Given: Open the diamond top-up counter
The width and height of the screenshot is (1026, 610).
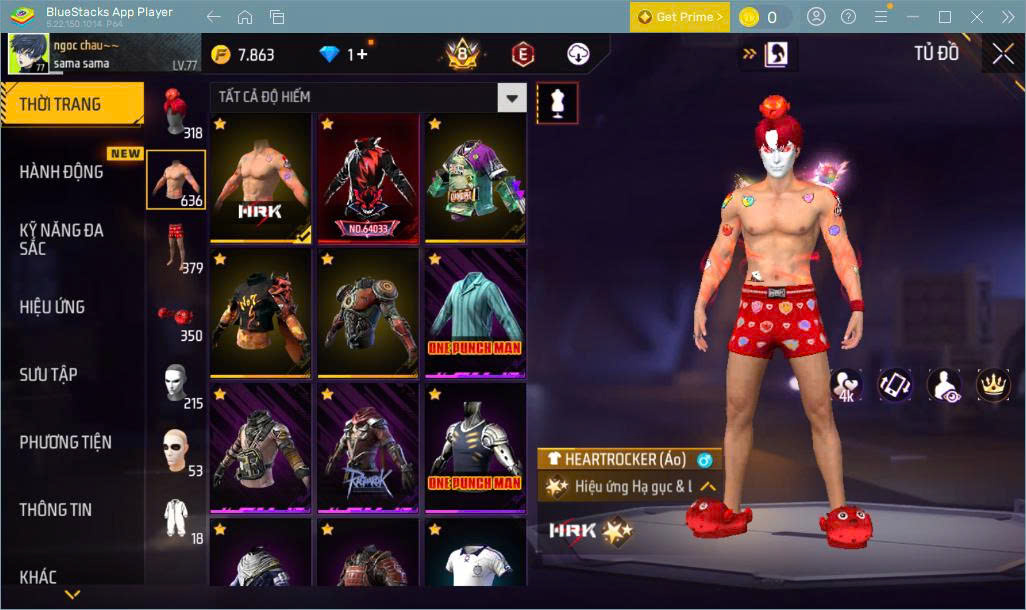Looking at the screenshot, I should pos(343,54).
